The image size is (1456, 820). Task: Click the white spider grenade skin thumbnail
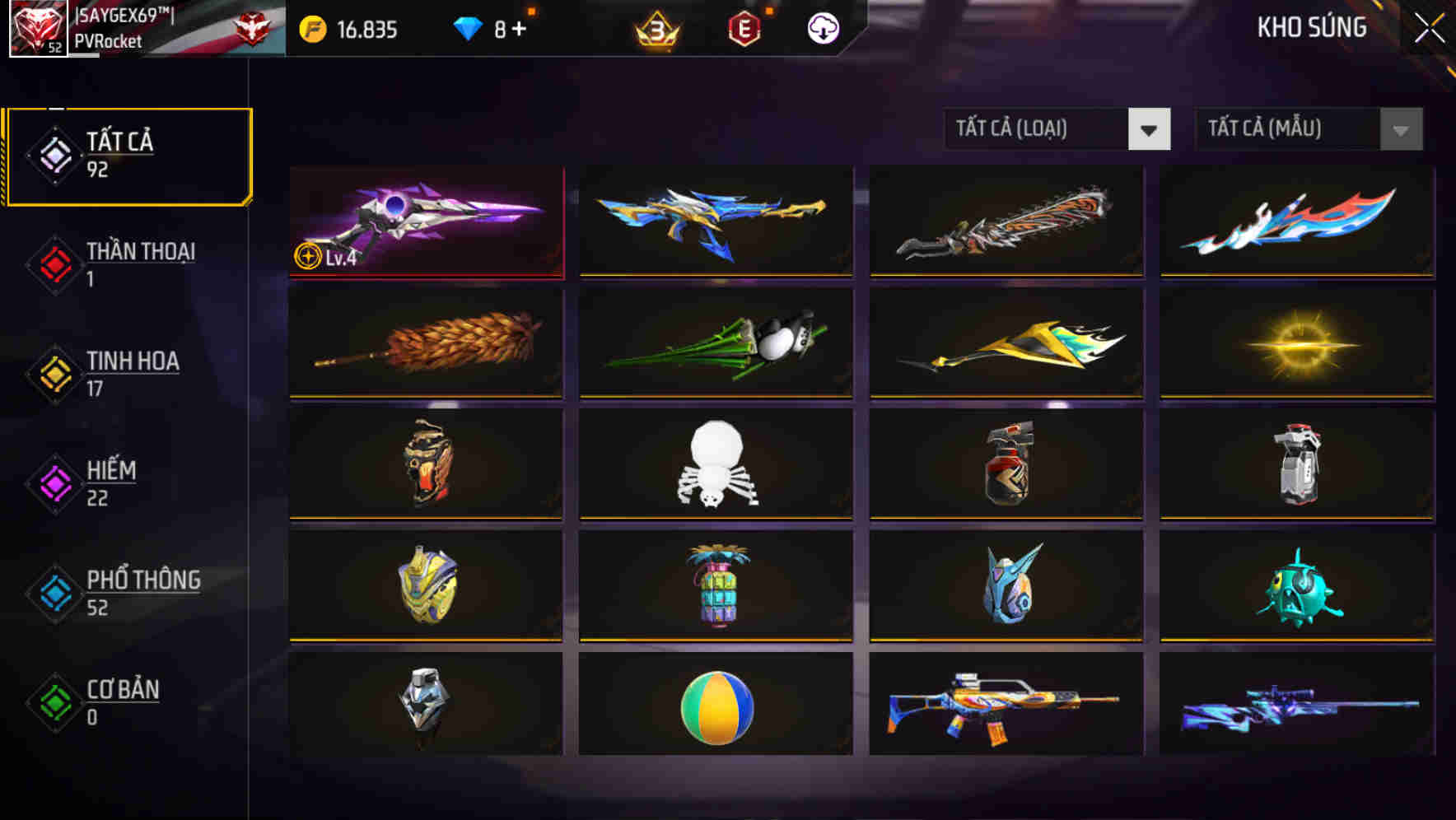click(x=716, y=465)
